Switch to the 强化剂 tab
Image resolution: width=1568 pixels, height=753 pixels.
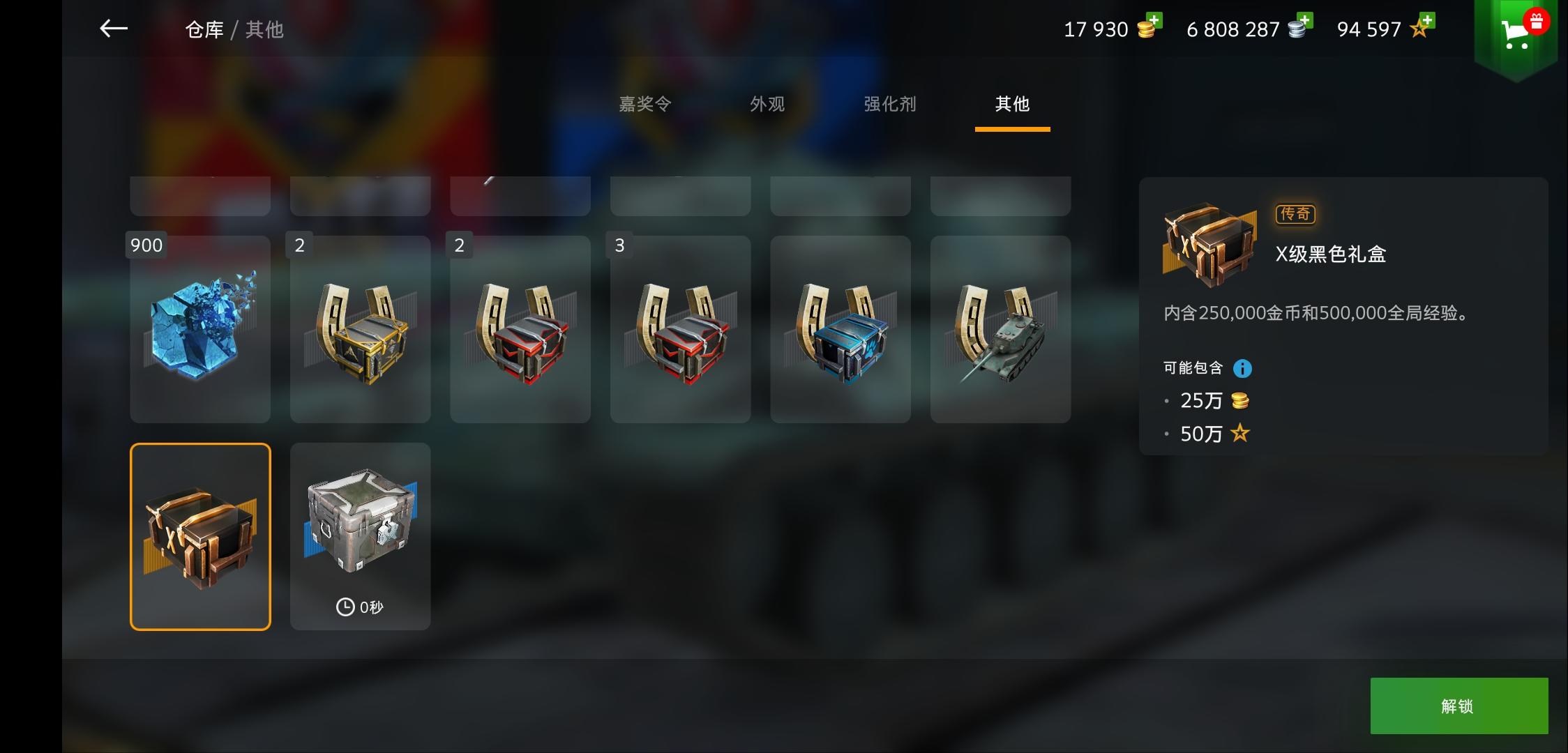click(889, 104)
